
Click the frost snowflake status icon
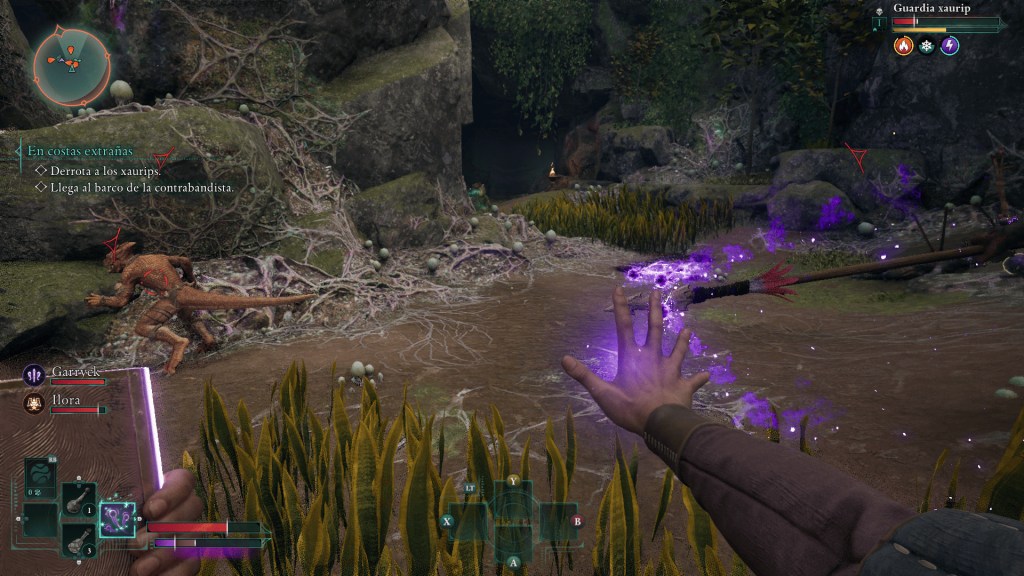click(927, 45)
